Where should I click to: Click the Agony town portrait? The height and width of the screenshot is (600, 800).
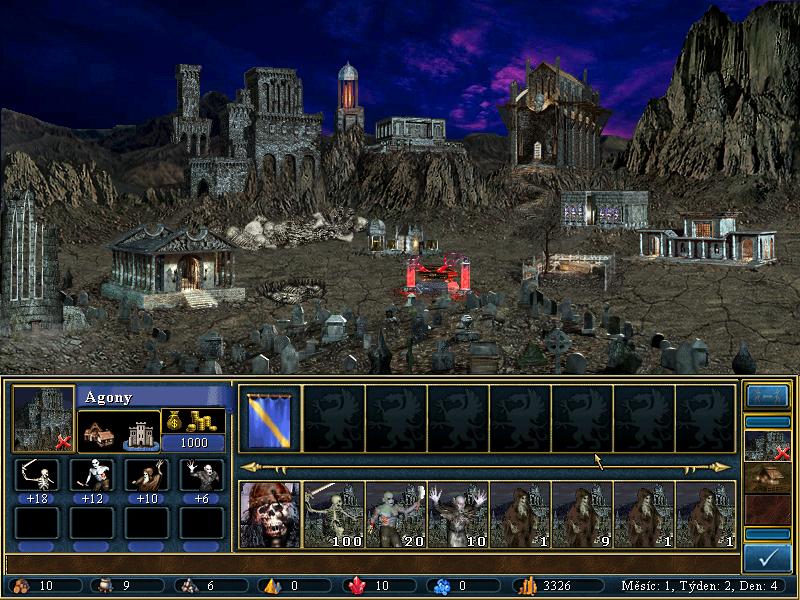(x=43, y=418)
